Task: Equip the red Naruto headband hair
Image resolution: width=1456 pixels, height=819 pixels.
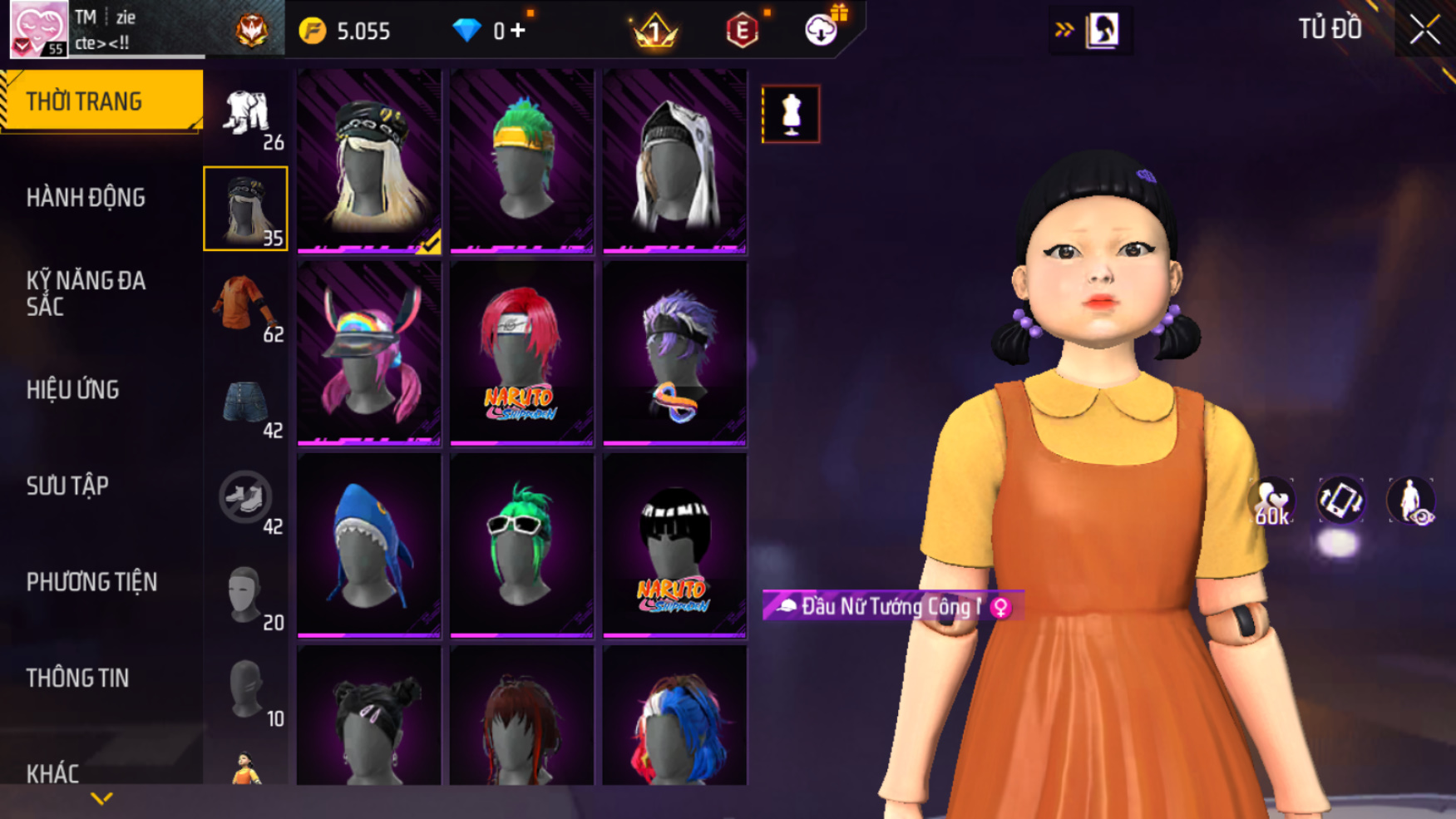Action: [521, 353]
